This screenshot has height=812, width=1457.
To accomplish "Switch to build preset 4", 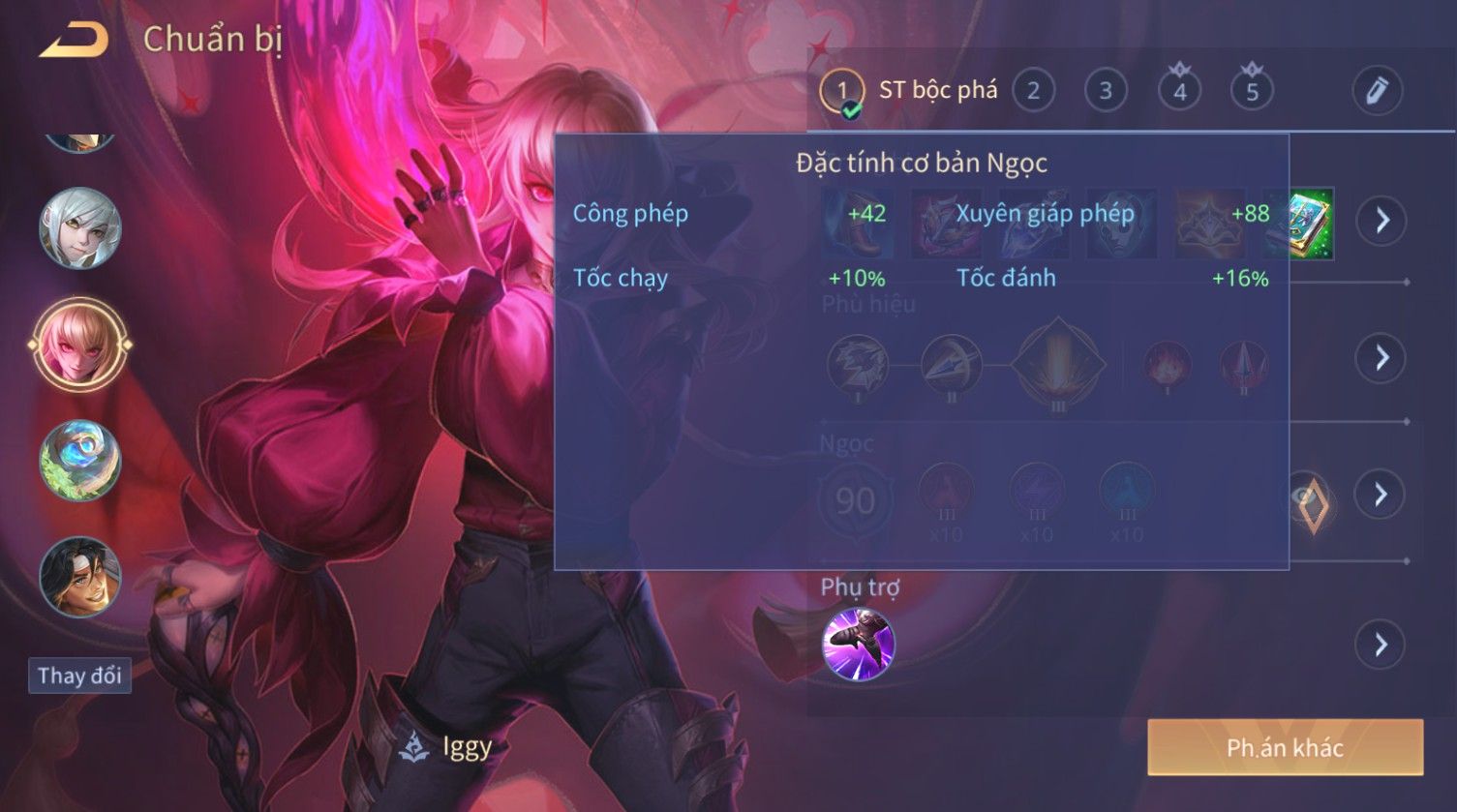I will point(1179,91).
